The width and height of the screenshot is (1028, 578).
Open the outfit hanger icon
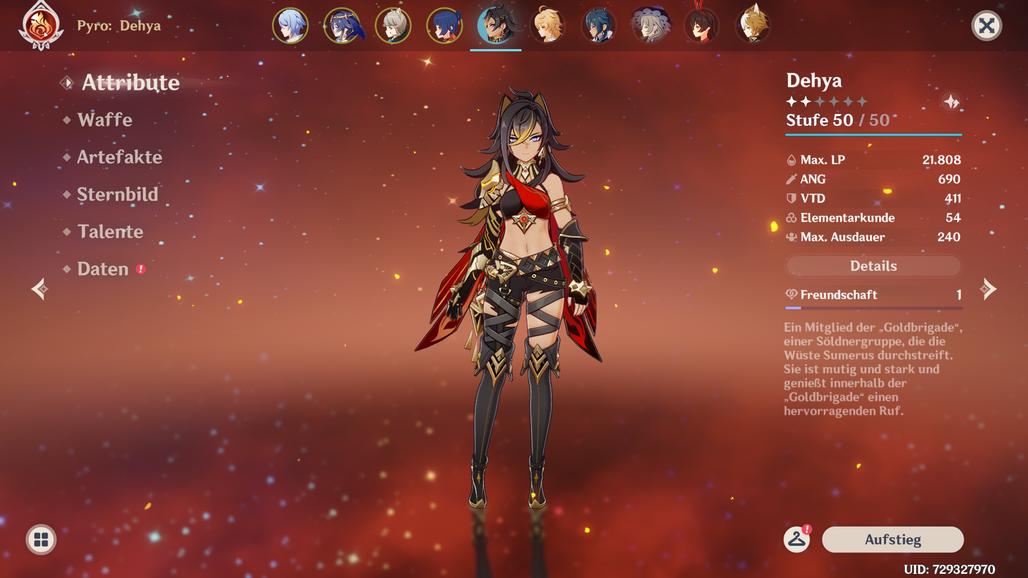796,540
